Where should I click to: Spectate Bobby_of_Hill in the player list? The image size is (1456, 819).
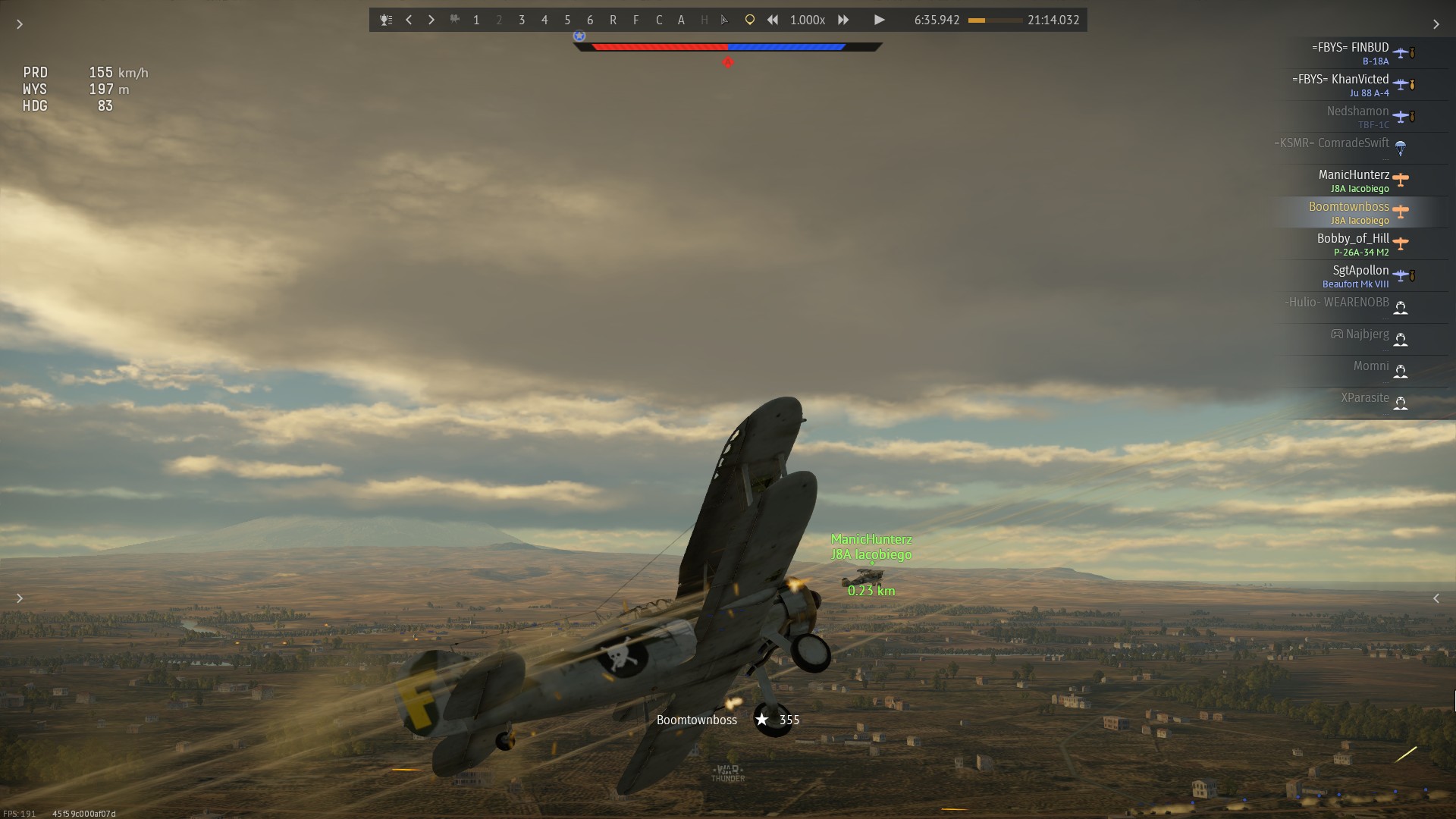(x=1354, y=244)
